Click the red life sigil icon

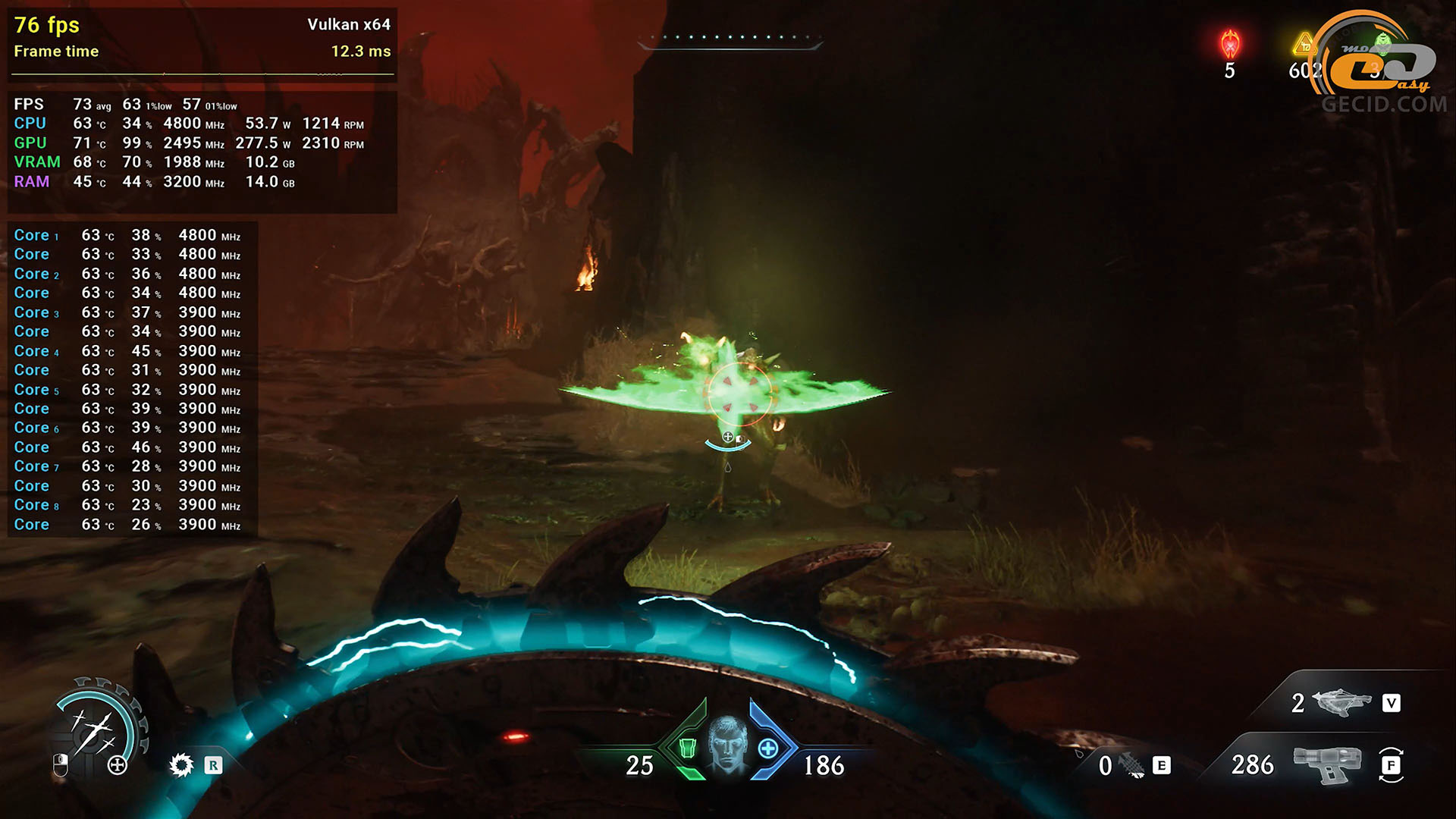[1229, 45]
